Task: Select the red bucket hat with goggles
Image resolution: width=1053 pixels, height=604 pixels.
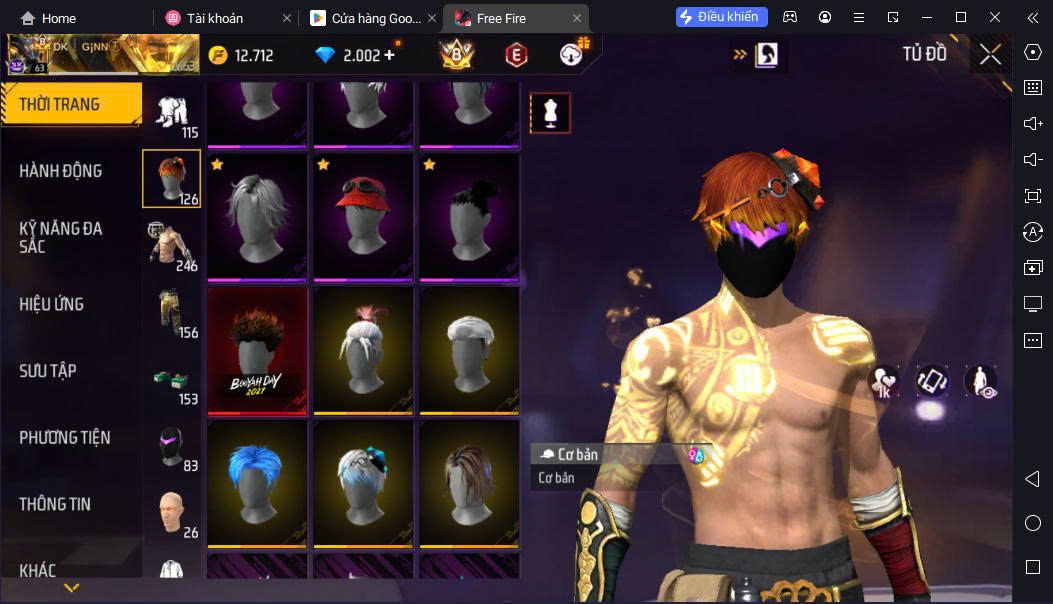Action: click(x=363, y=216)
